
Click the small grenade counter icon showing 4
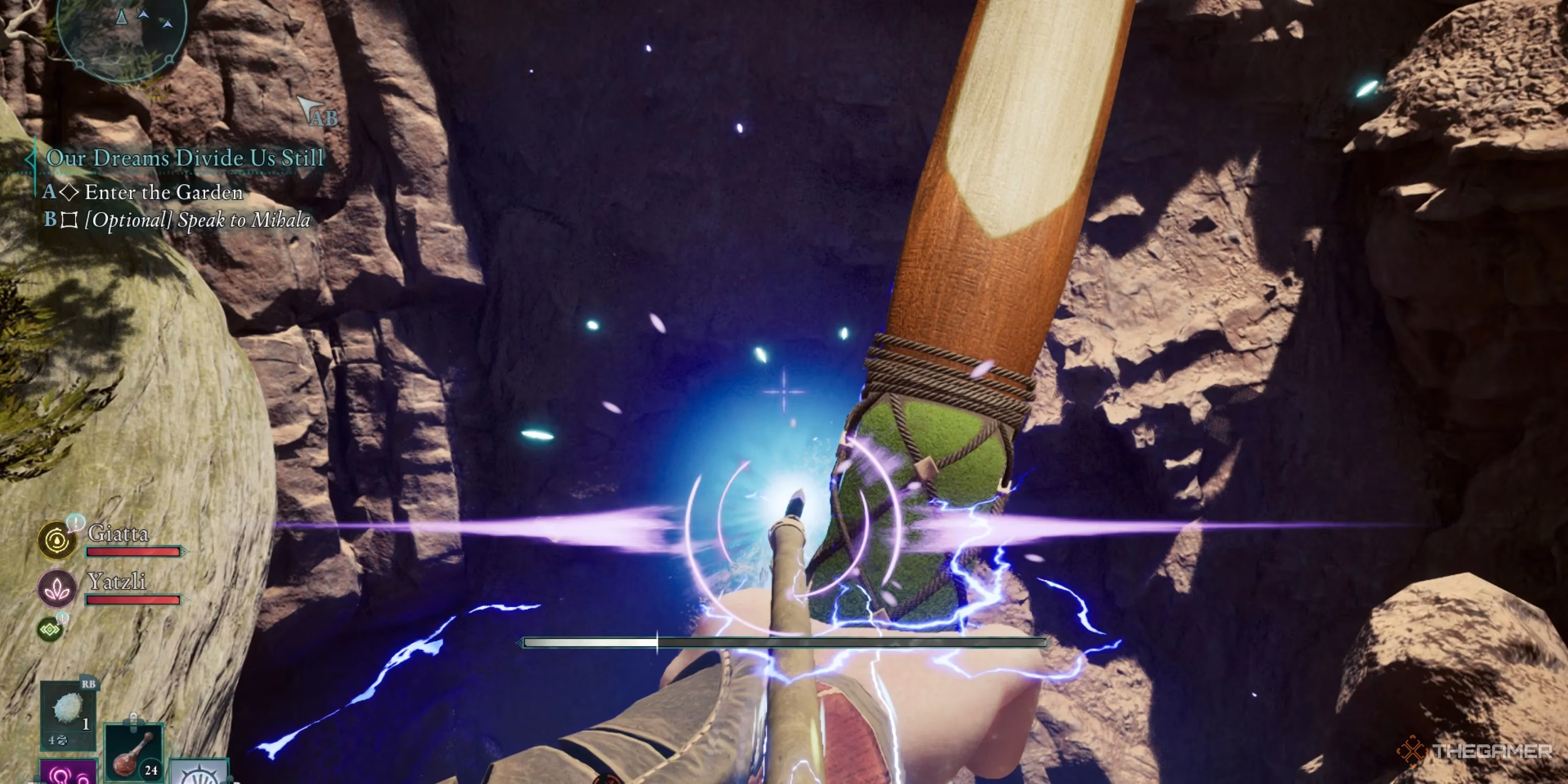coord(60,741)
